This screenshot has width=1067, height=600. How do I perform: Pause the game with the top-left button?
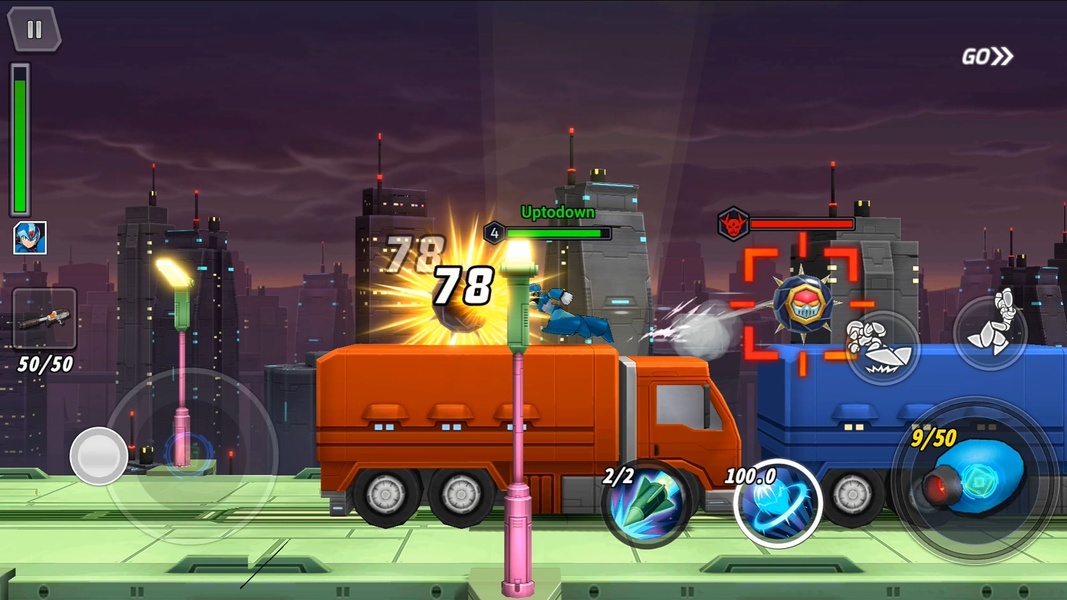(x=34, y=29)
